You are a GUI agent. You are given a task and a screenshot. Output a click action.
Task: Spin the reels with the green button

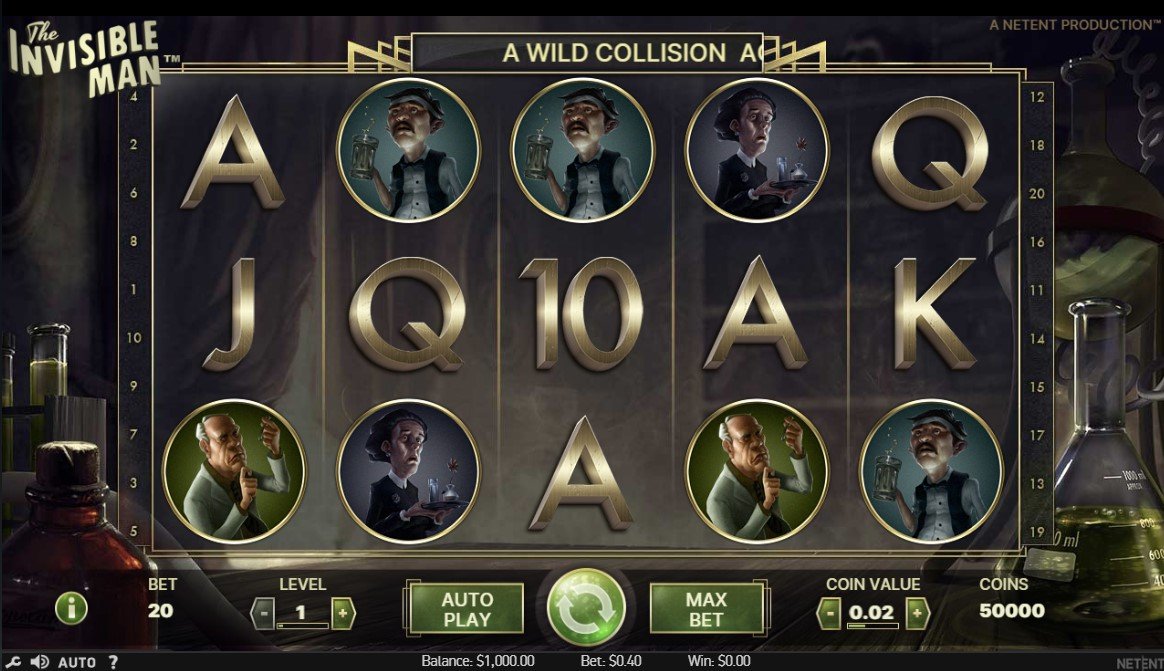click(x=586, y=608)
